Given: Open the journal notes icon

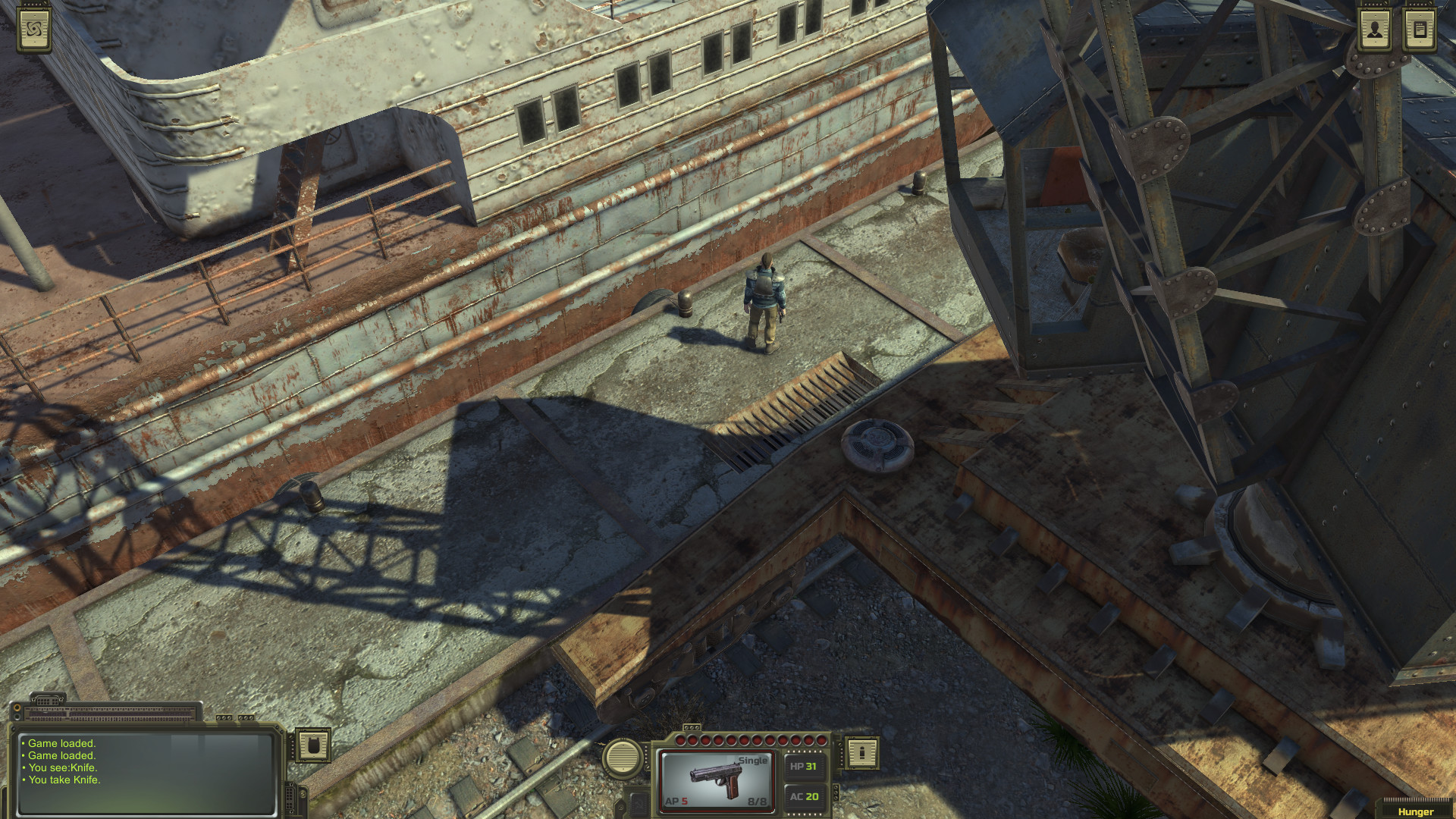Looking at the screenshot, I should [x=1420, y=30].
